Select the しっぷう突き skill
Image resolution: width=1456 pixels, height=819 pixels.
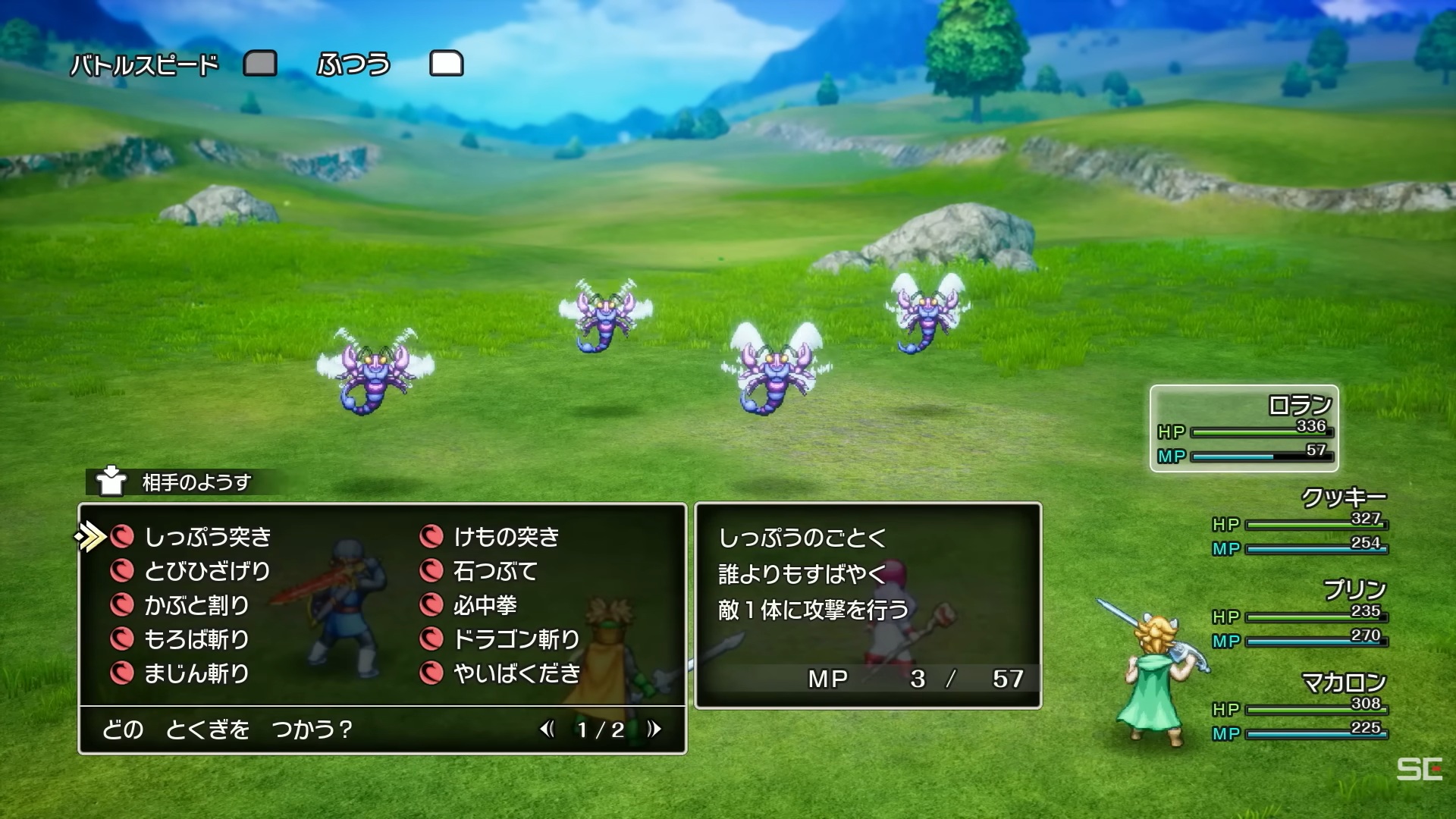click(207, 537)
